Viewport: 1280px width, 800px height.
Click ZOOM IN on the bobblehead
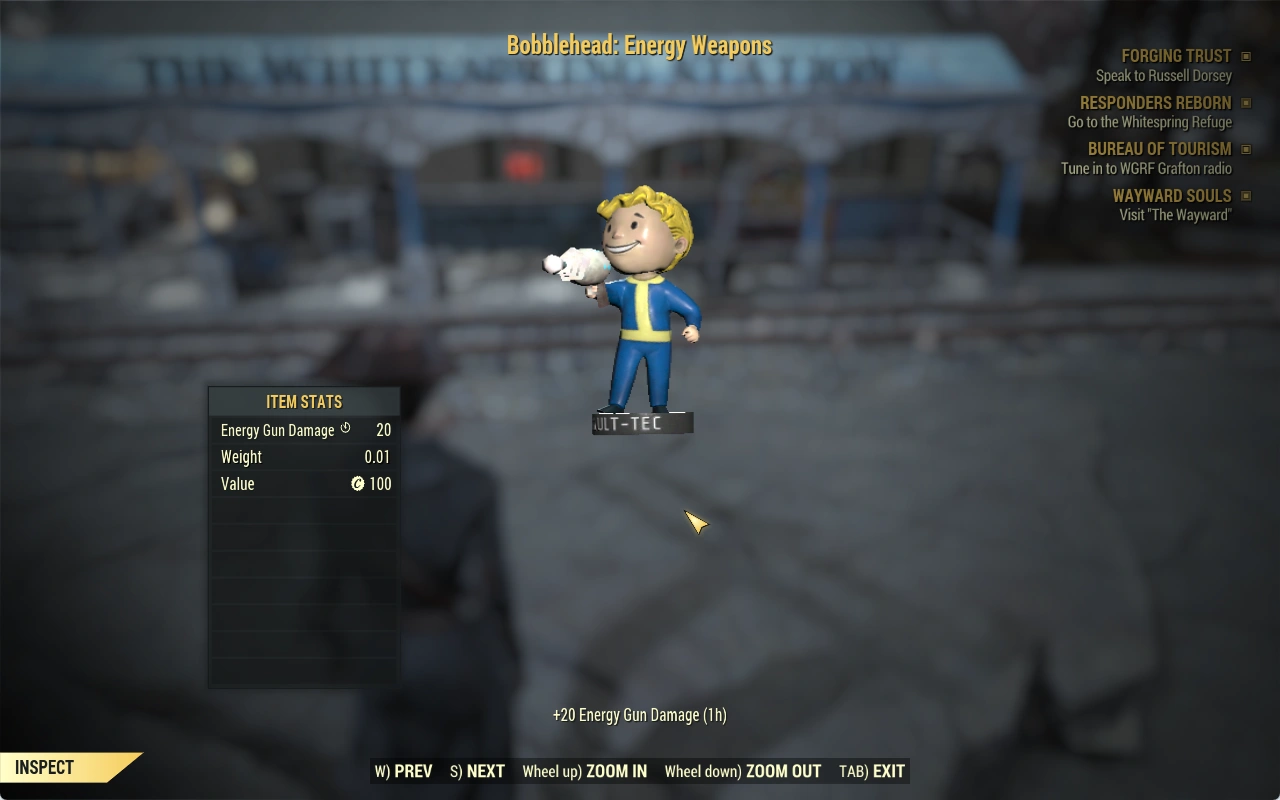tap(585, 771)
